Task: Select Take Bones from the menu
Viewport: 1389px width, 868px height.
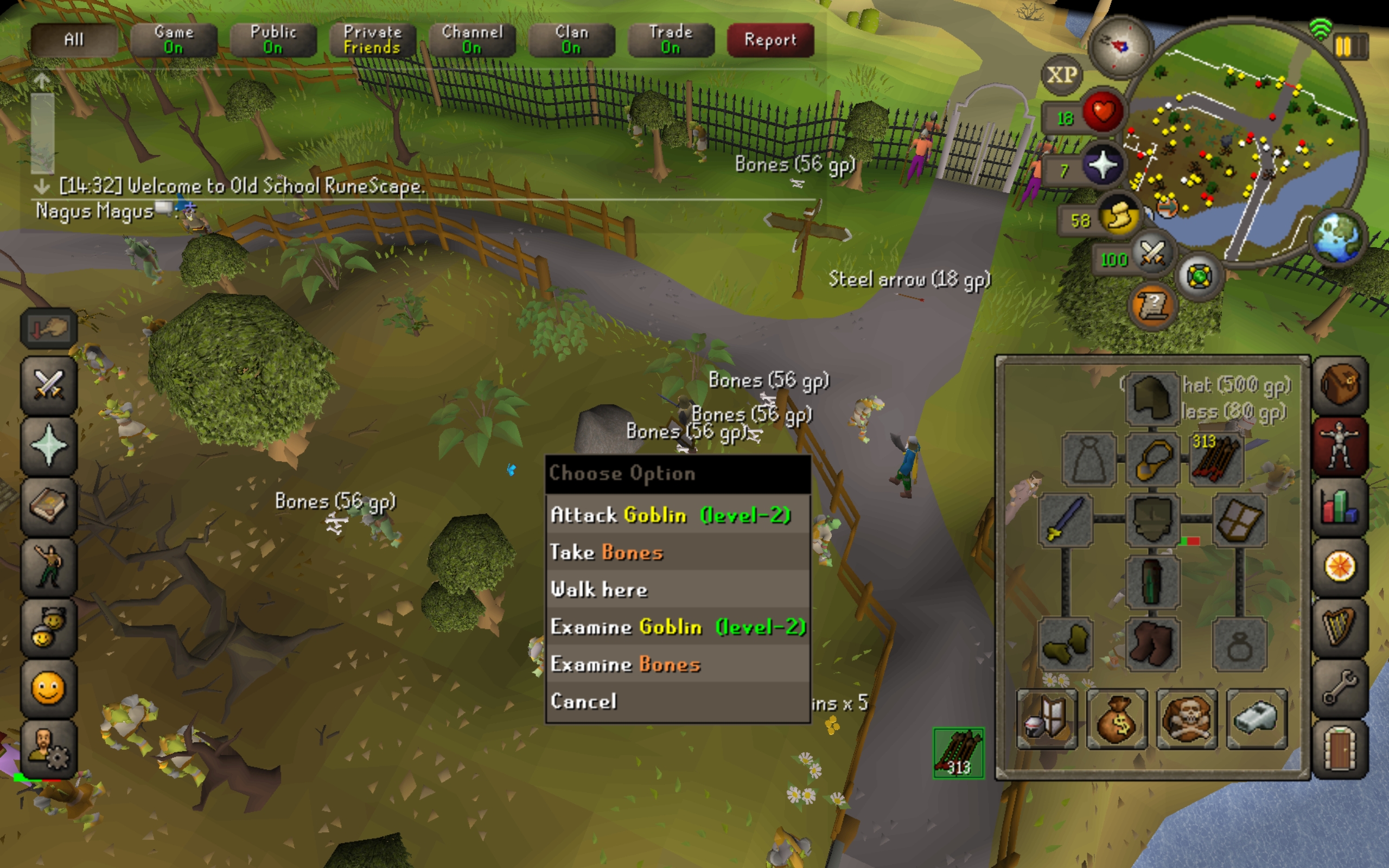Action: (606, 552)
